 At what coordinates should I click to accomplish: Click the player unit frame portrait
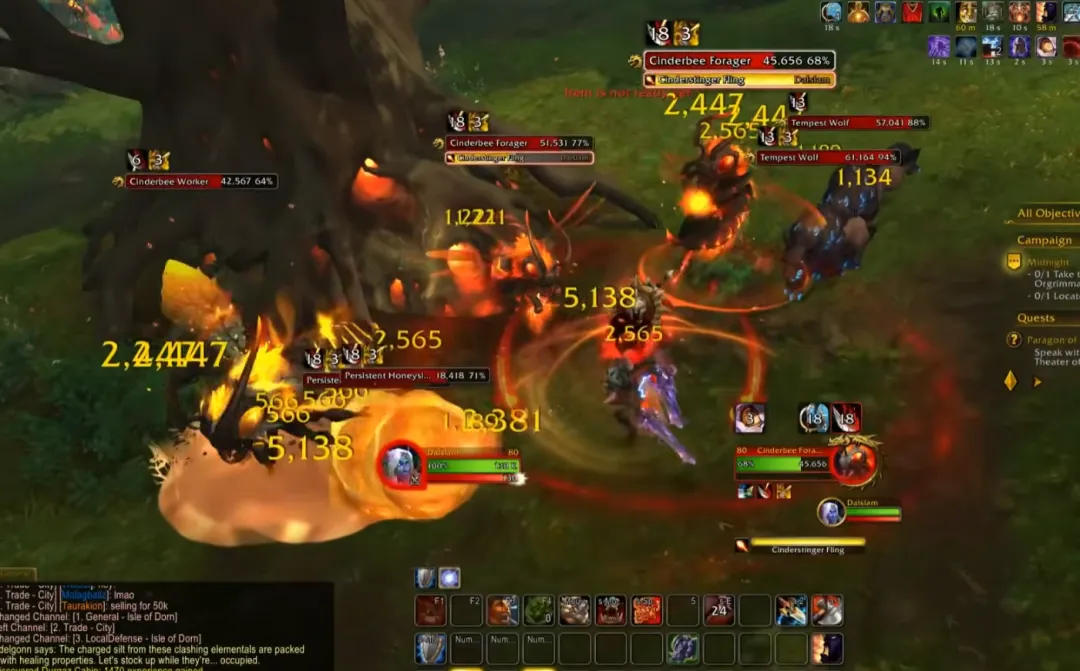pos(401,464)
